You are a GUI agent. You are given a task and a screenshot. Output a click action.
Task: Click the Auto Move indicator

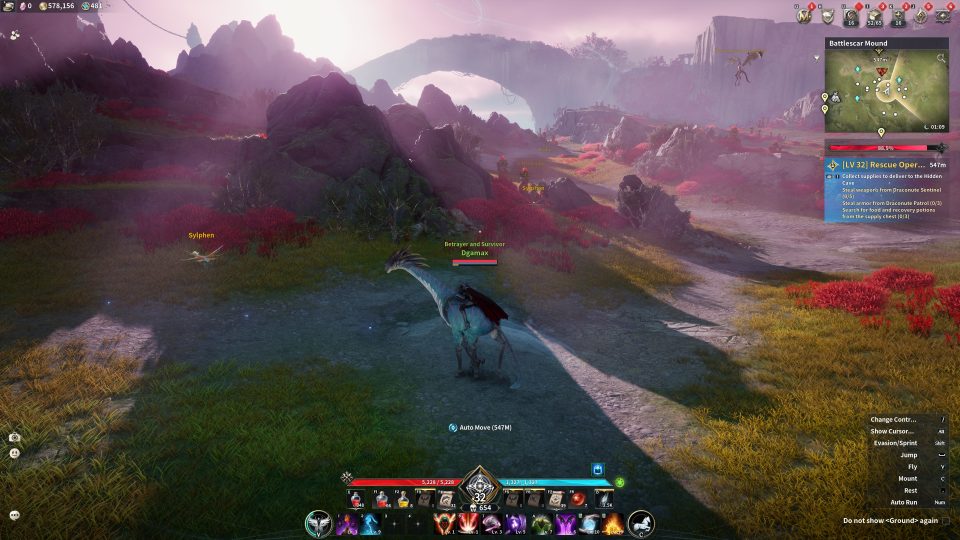tap(480, 427)
